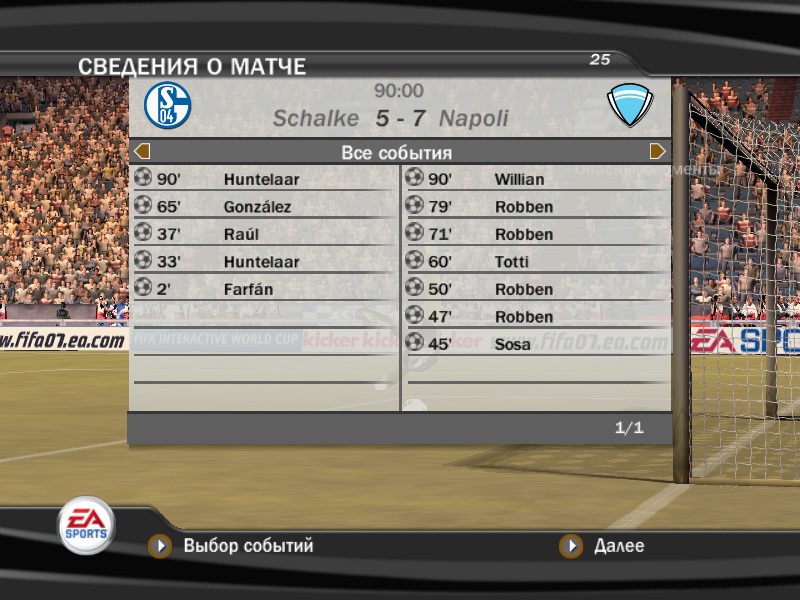Choose Robben's 50' goal entry
This screenshot has height=600, width=800.
coord(536,289)
